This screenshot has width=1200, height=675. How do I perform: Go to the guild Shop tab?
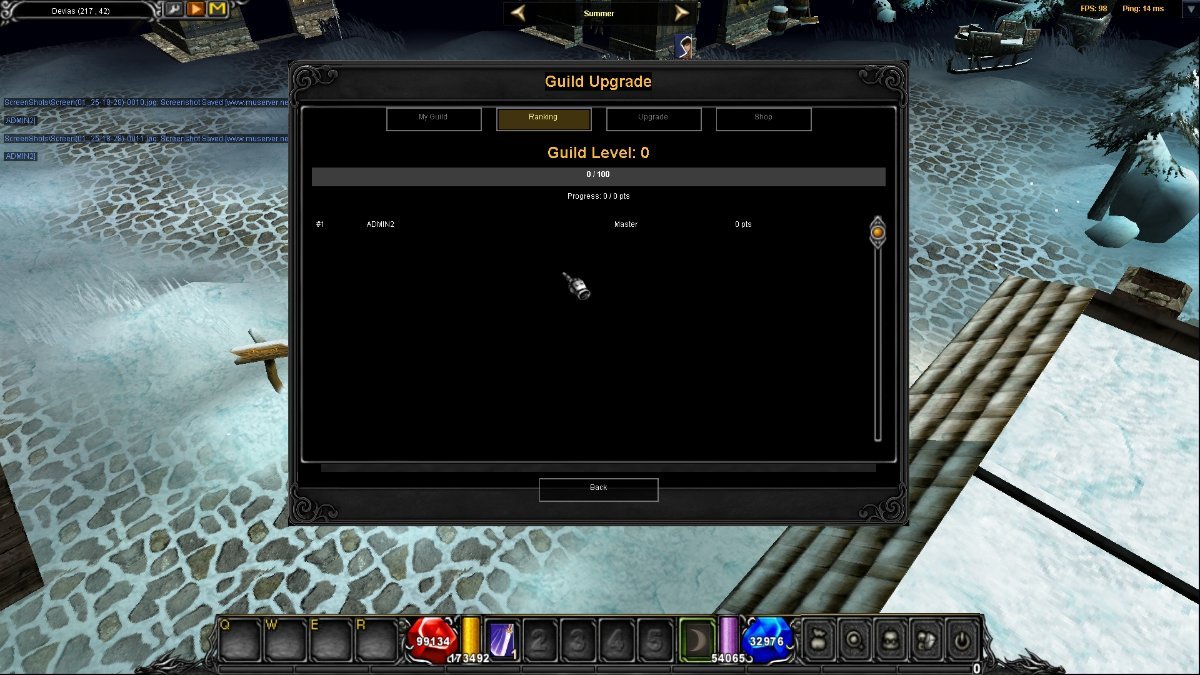point(763,119)
